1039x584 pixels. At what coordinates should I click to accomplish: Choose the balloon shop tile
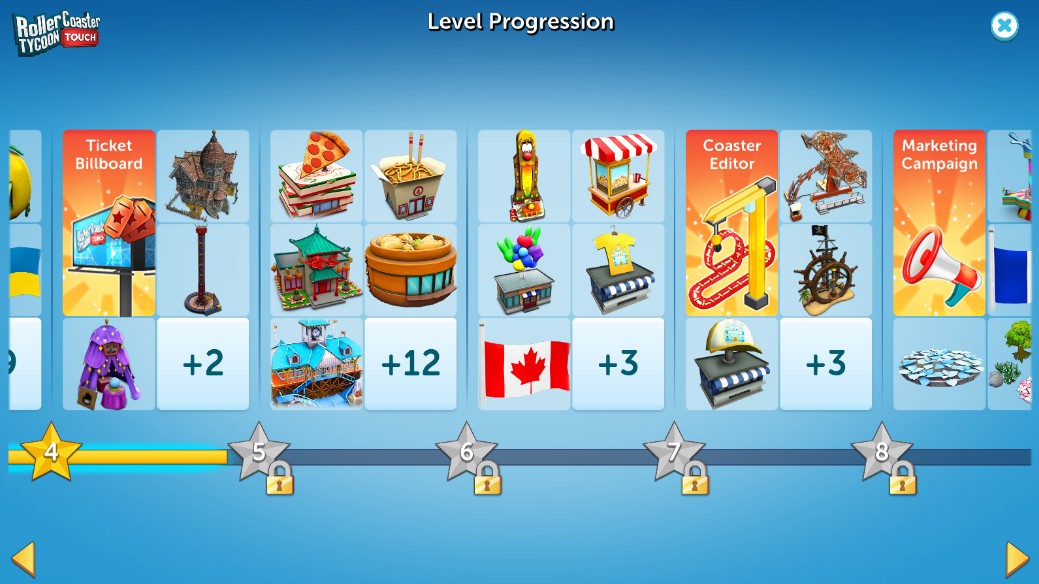(x=524, y=270)
